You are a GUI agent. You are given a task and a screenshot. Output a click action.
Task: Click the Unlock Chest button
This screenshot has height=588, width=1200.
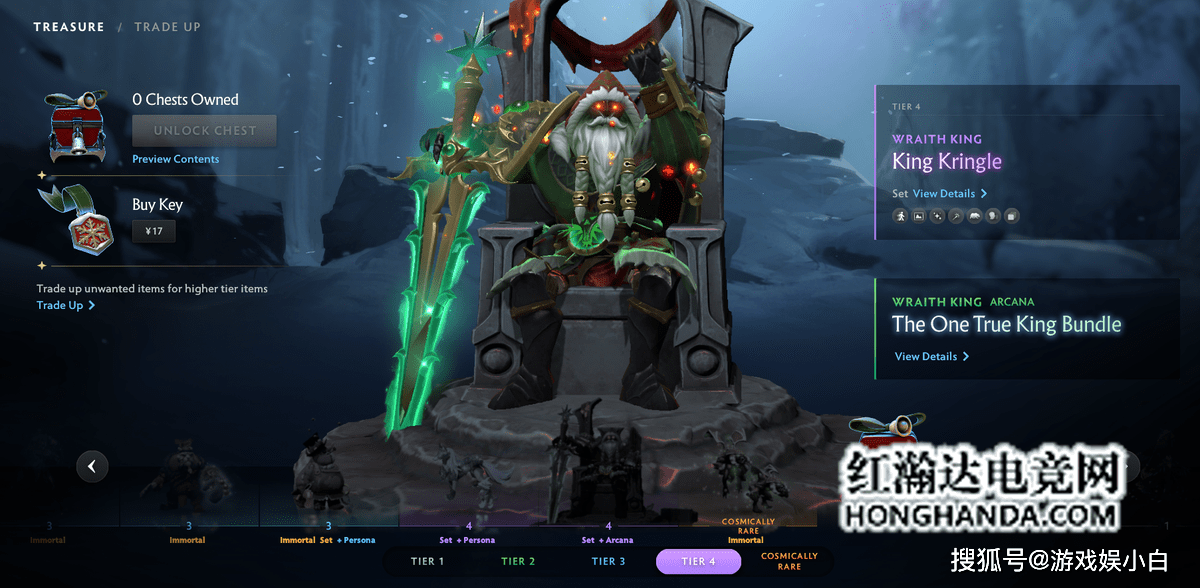(204, 130)
